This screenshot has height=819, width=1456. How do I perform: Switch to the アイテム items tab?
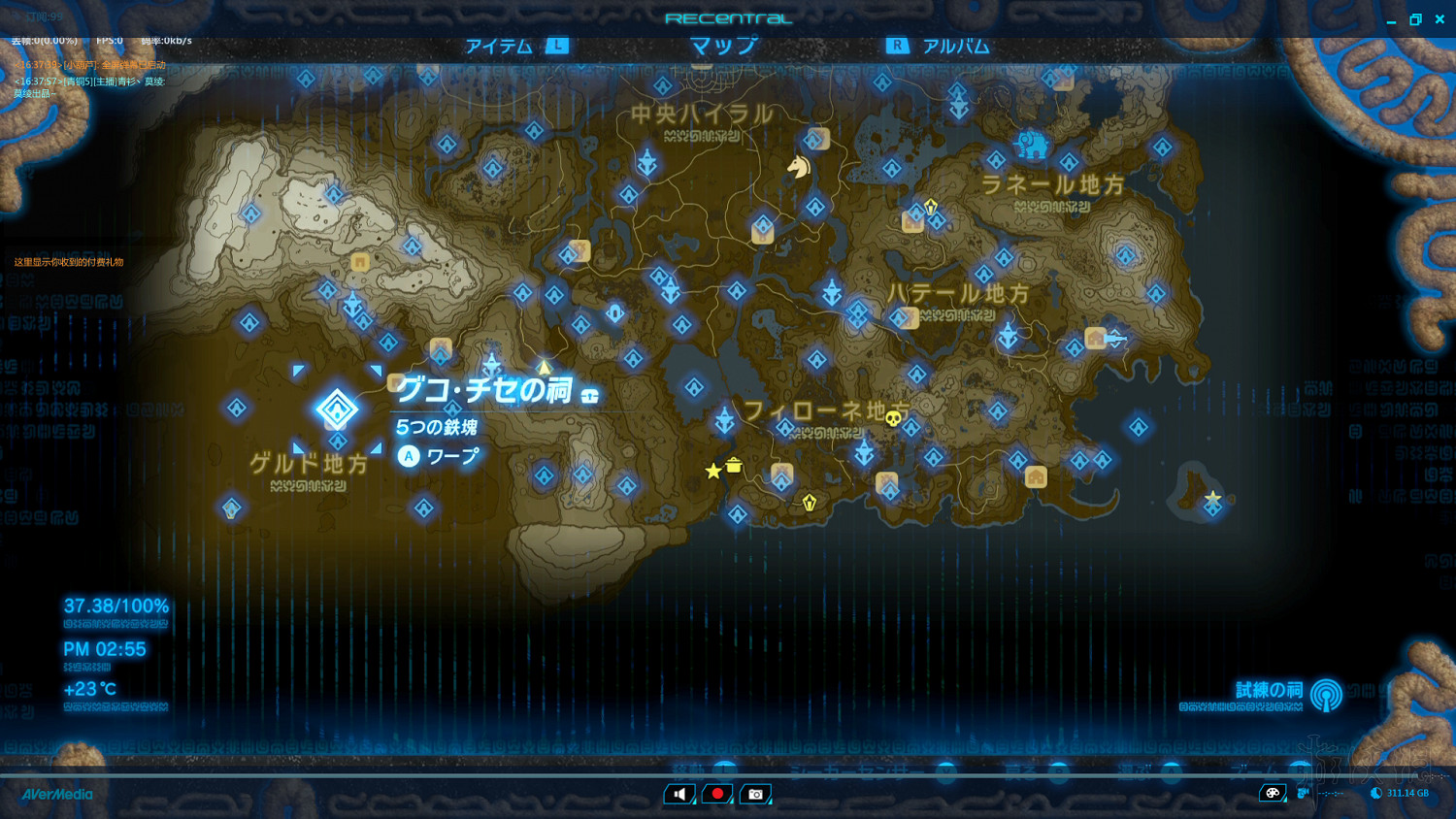pyautogui.click(x=498, y=45)
